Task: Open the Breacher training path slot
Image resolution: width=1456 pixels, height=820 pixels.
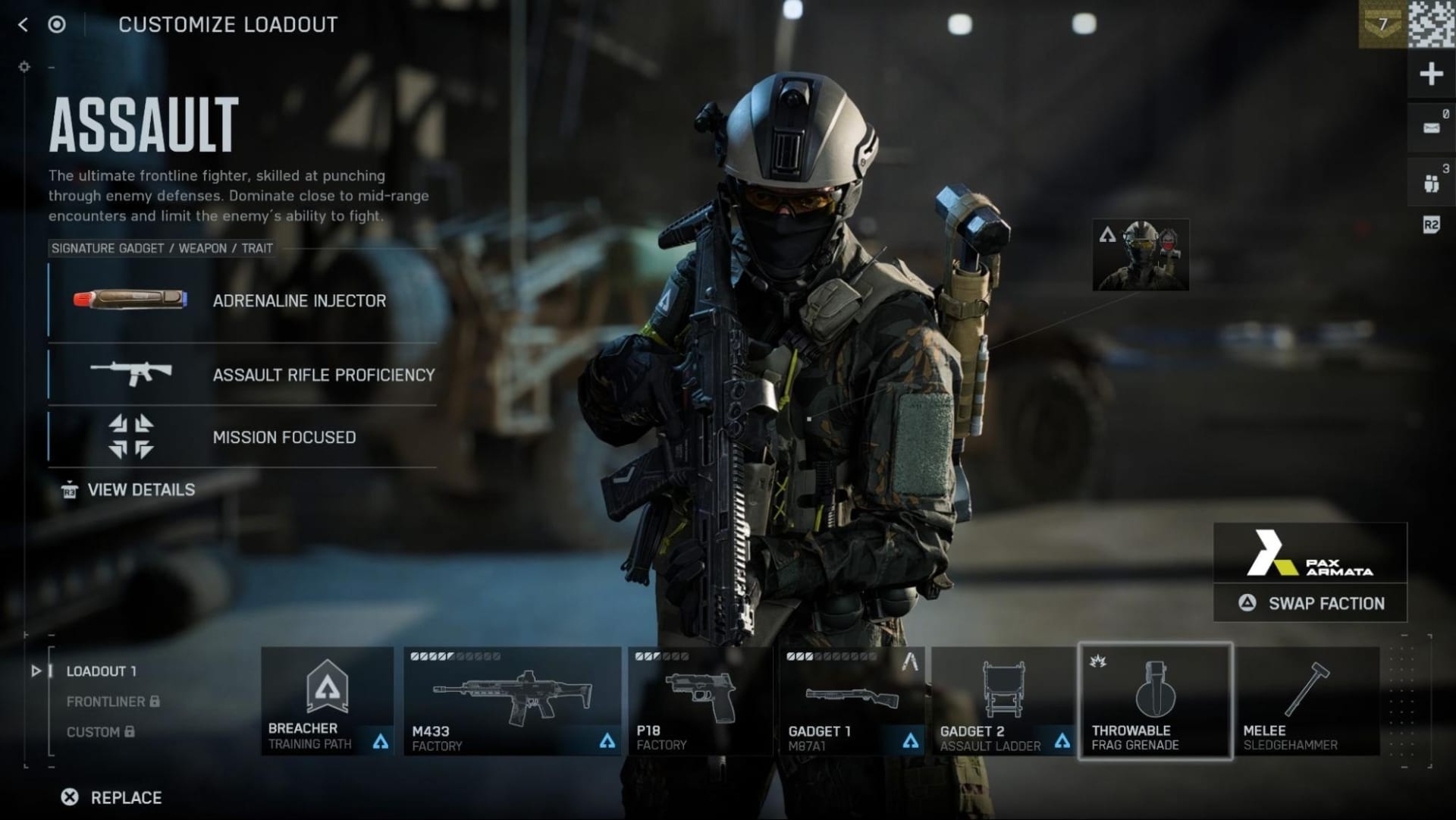Action: (x=328, y=700)
